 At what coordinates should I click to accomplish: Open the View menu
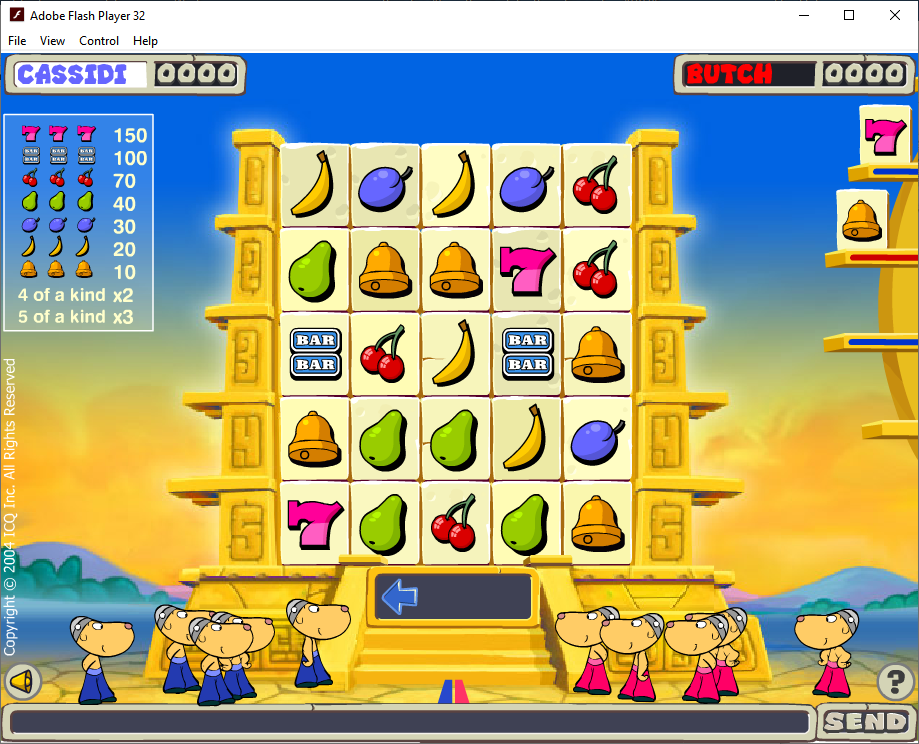coord(52,41)
